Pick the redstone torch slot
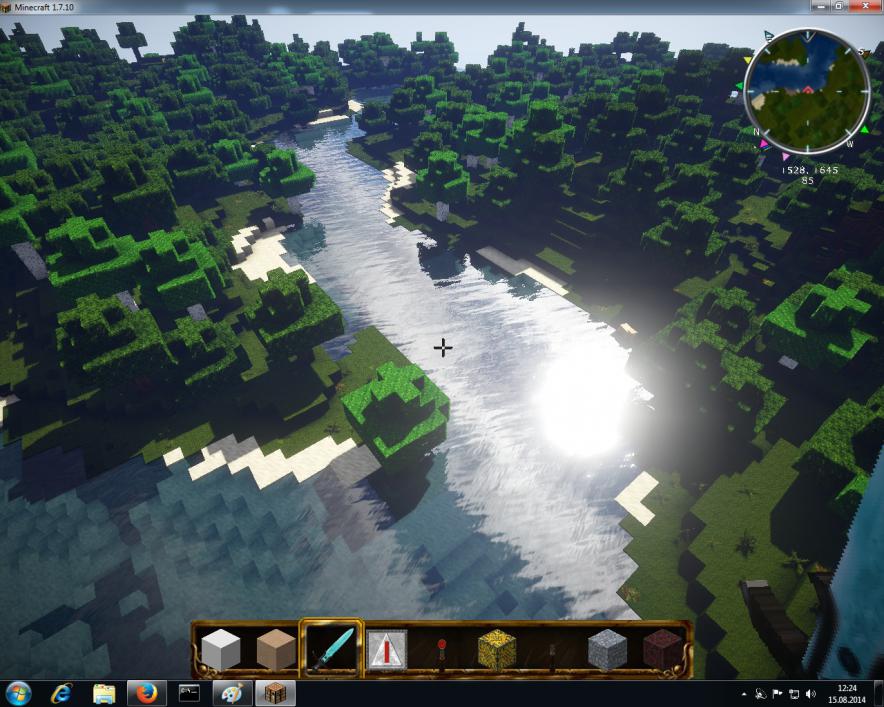 441,650
